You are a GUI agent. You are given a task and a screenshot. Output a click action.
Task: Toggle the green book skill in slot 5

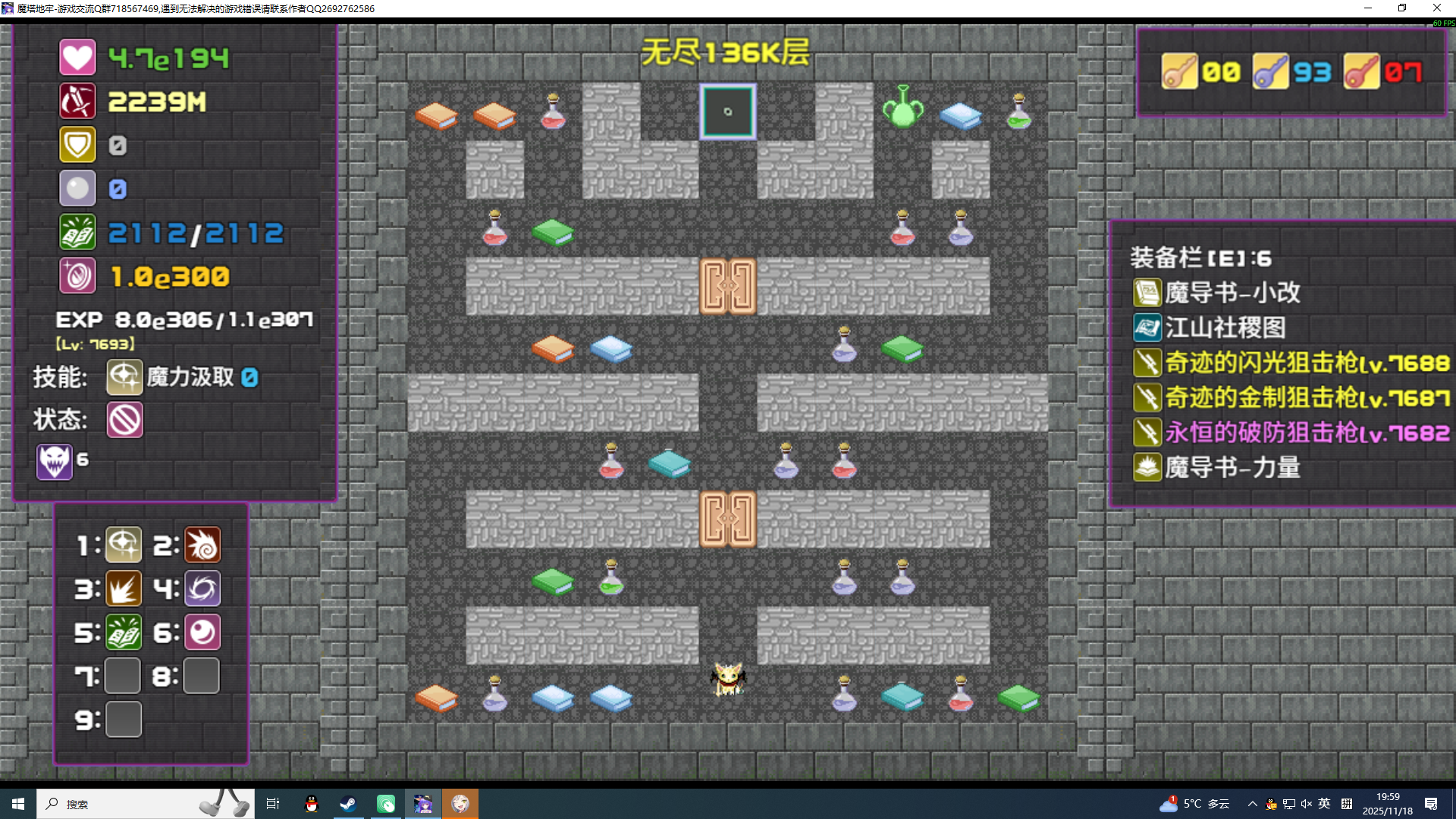124,632
